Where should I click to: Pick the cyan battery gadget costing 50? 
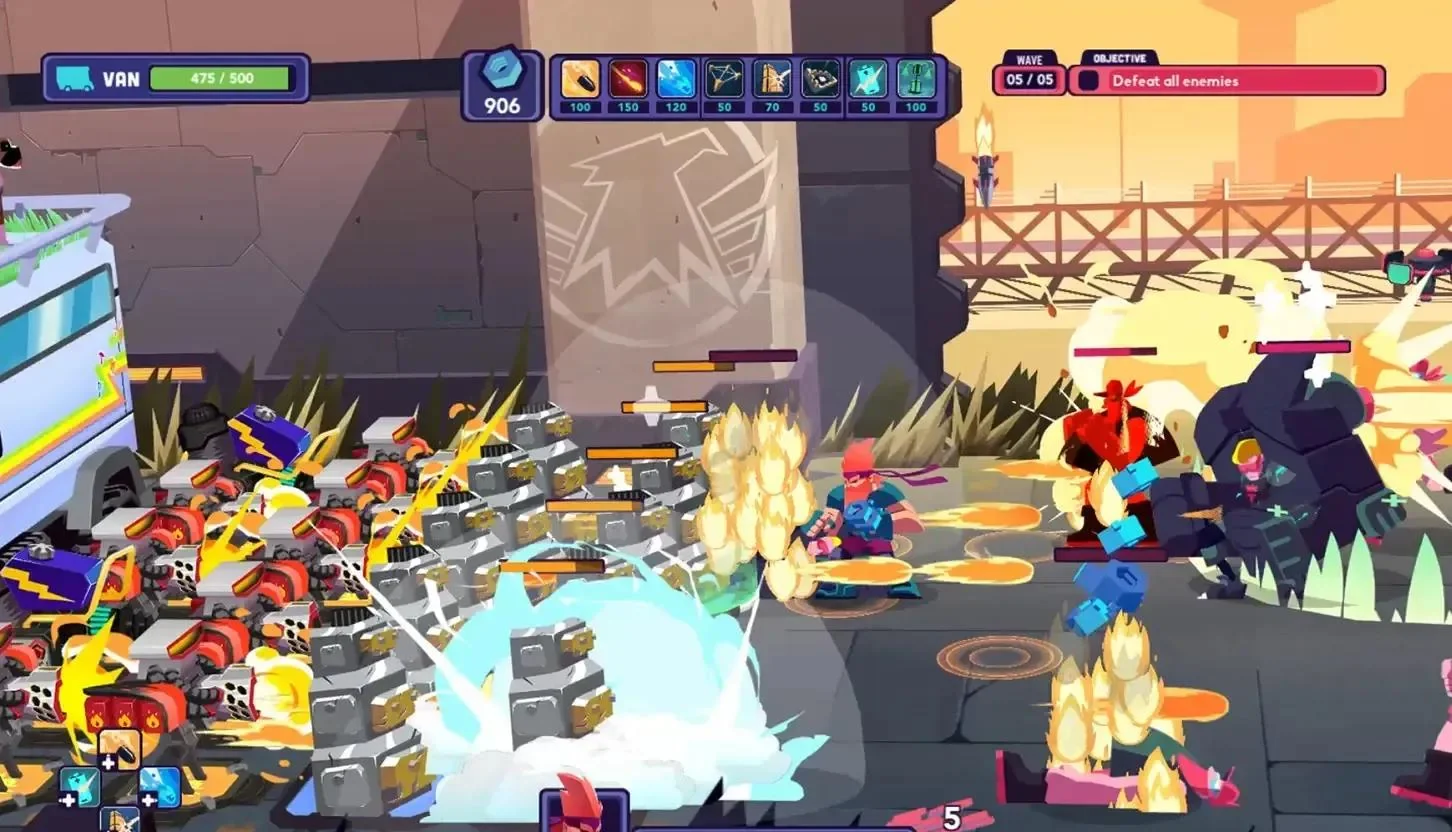click(x=868, y=80)
